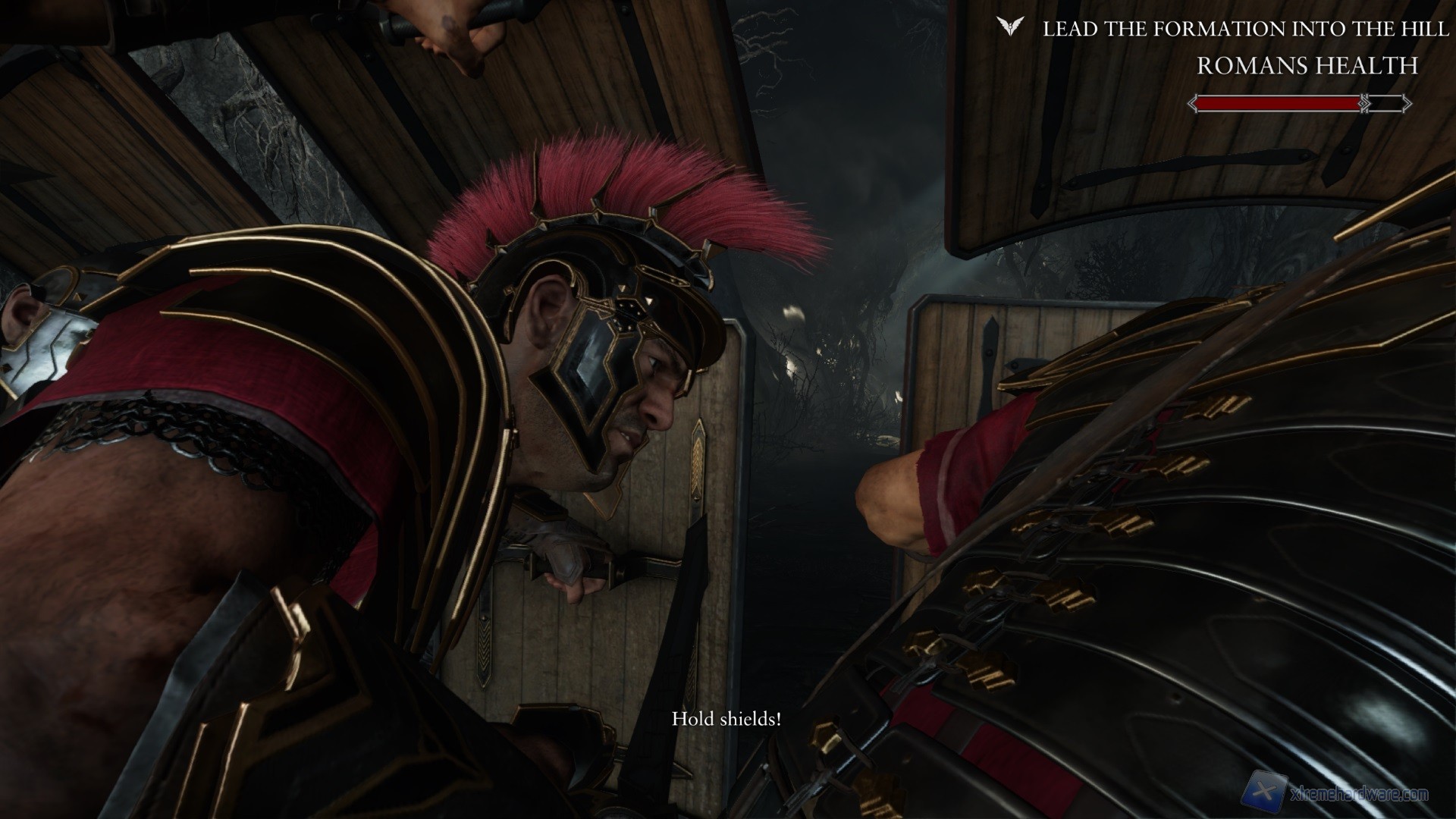Follow the xtremehardware.com link
The height and width of the screenshot is (819, 1456).
point(1360,795)
